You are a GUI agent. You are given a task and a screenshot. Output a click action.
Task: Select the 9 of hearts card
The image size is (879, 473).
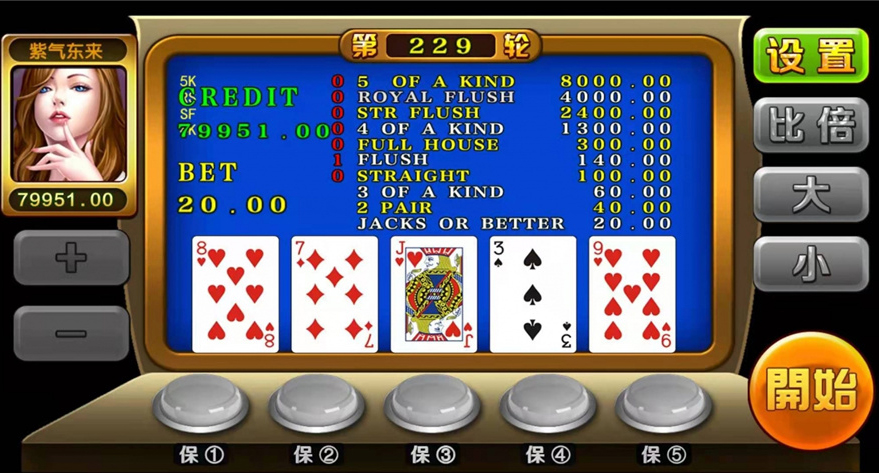[632, 294]
